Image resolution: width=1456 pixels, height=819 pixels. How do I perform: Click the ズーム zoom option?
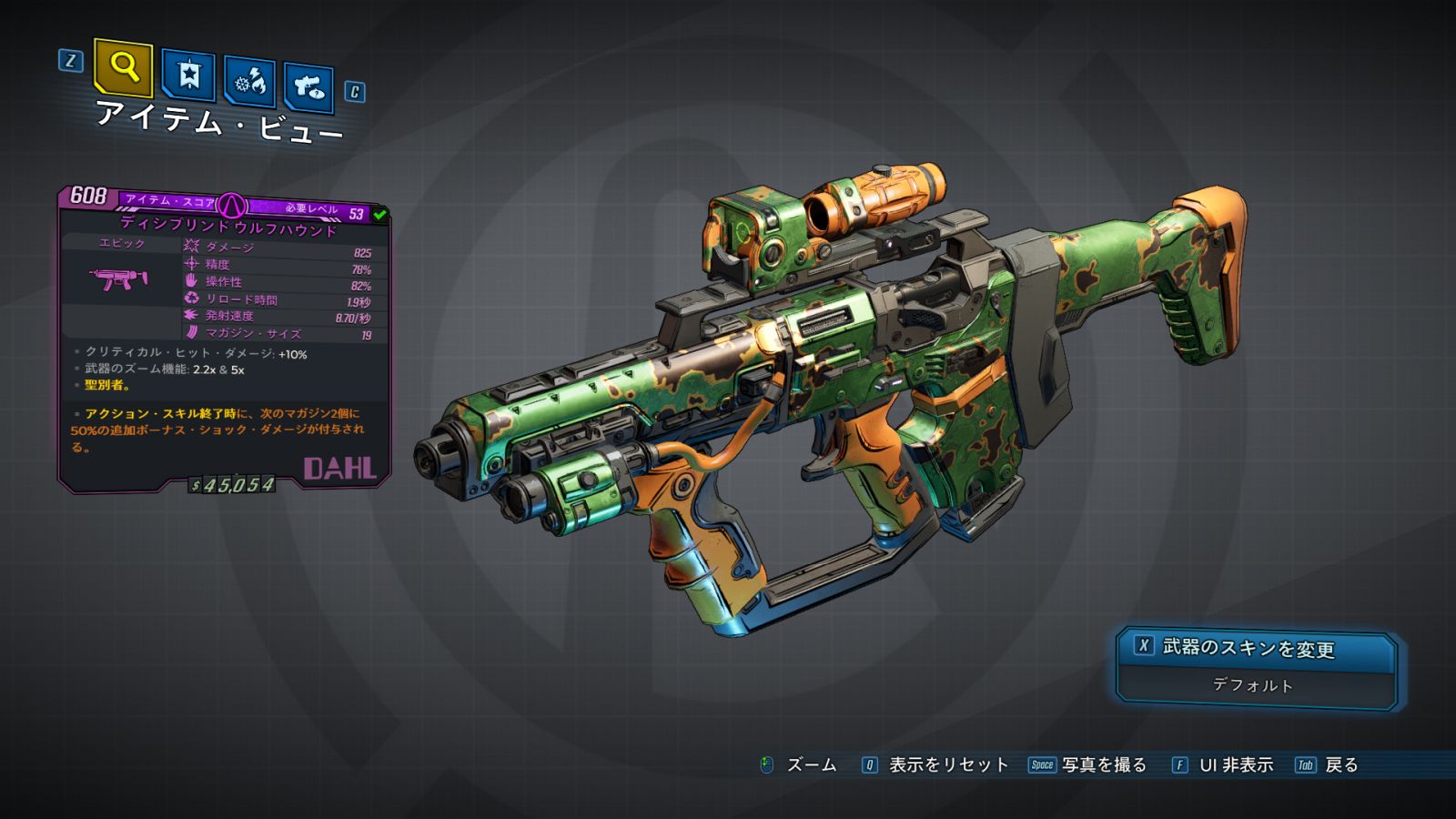click(810, 765)
